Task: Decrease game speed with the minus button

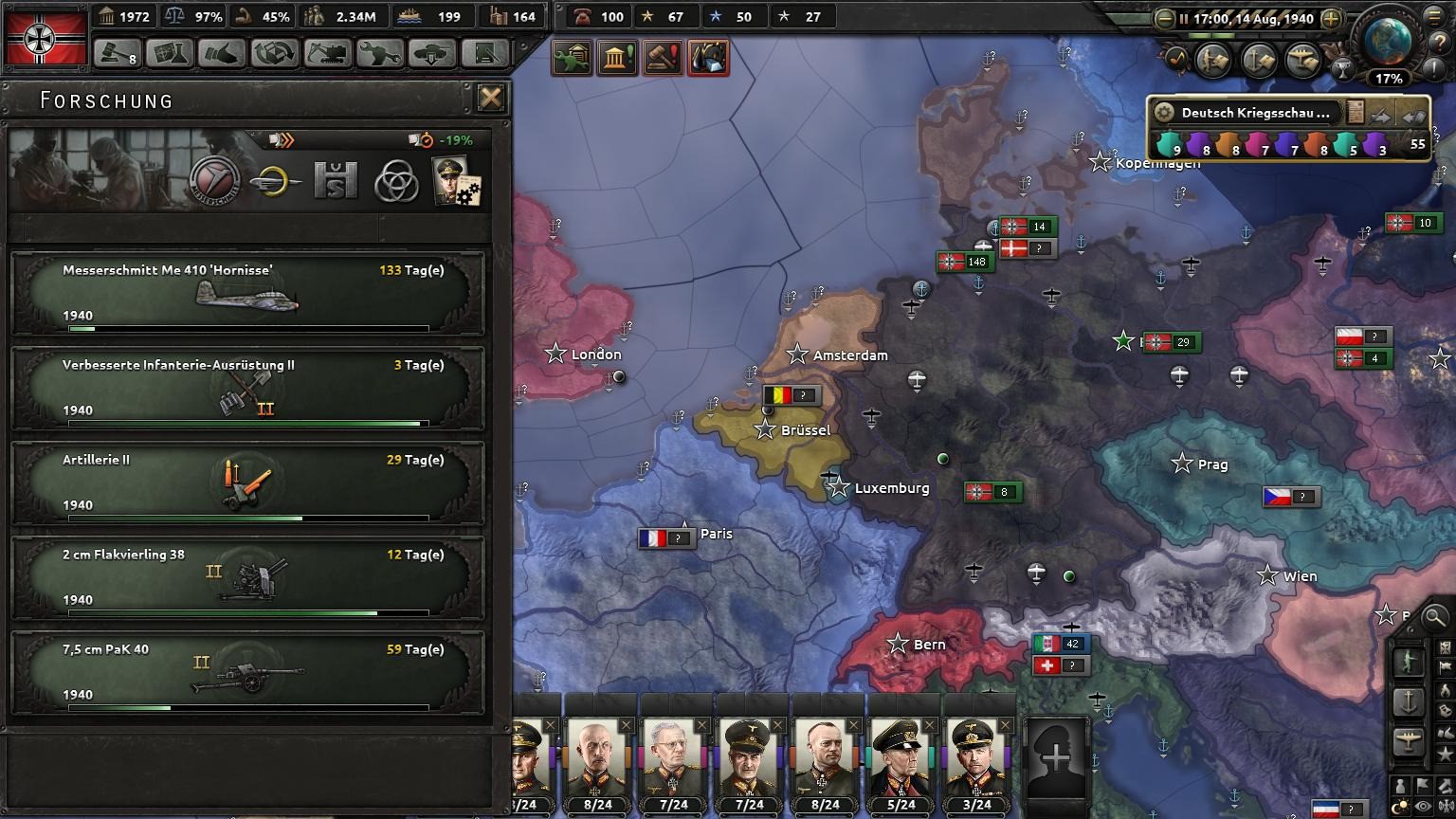Action: [x=1165, y=18]
